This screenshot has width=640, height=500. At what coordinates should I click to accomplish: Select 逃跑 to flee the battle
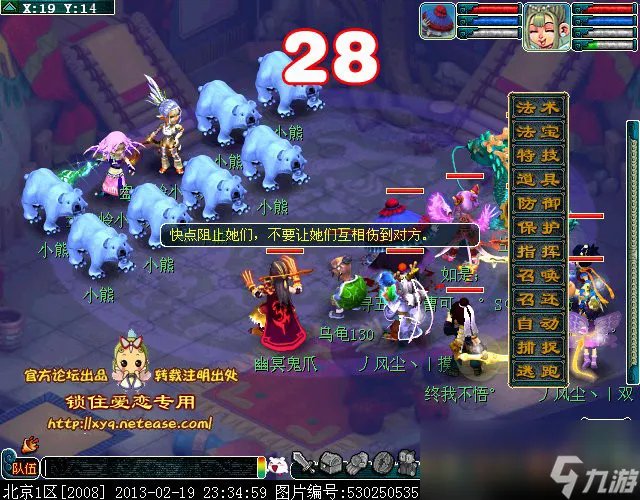point(538,371)
